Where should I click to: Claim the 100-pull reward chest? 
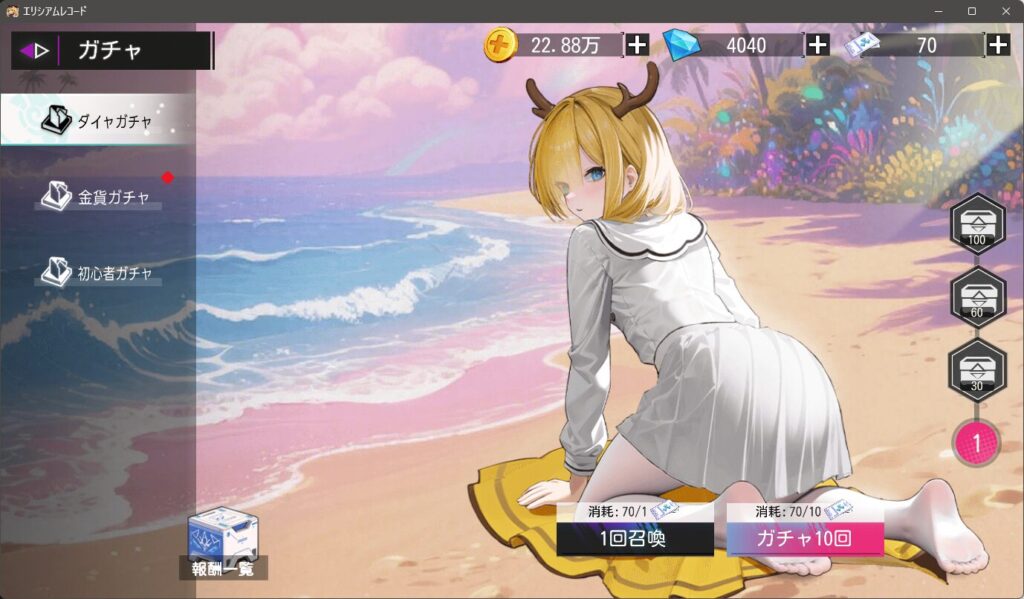click(x=977, y=224)
